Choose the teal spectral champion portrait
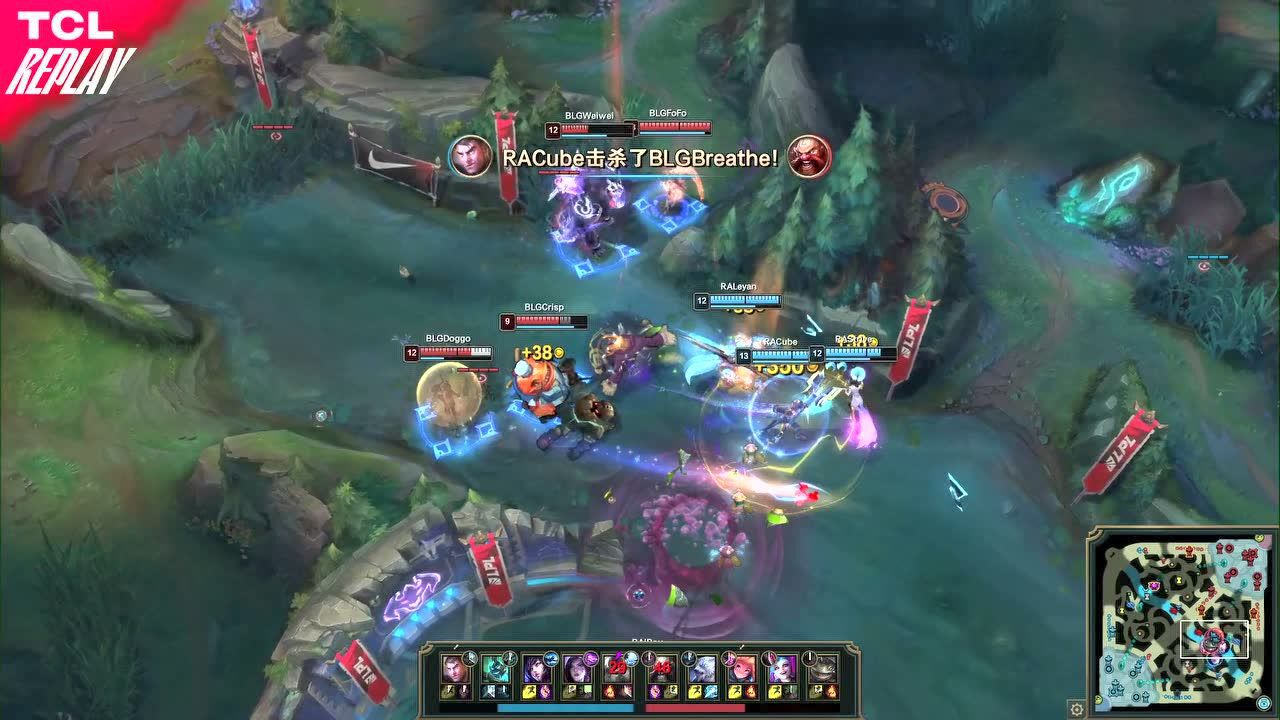 tap(497, 669)
